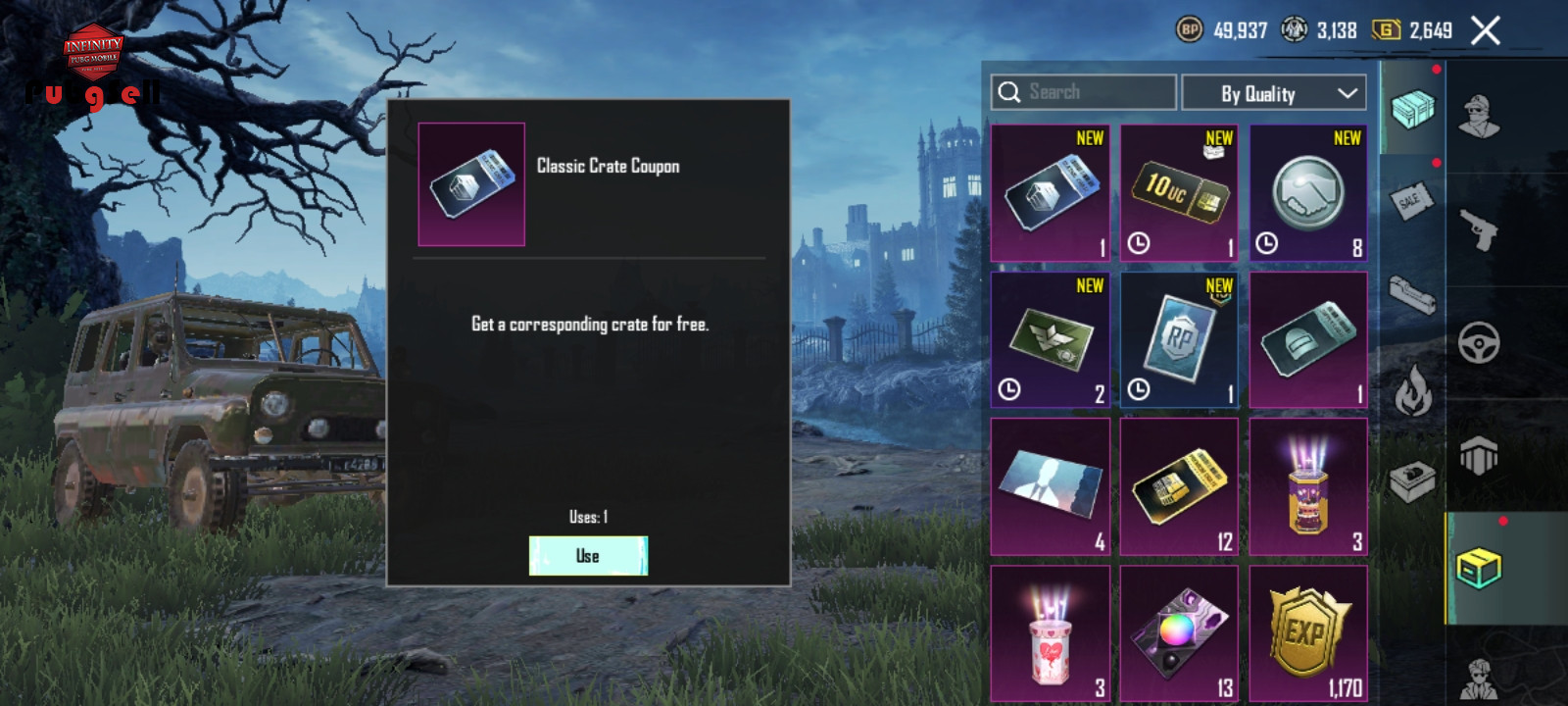Screen dimensions: 1568x706
Task: Select the 10 UC voucher item
Action: coord(1179,193)
